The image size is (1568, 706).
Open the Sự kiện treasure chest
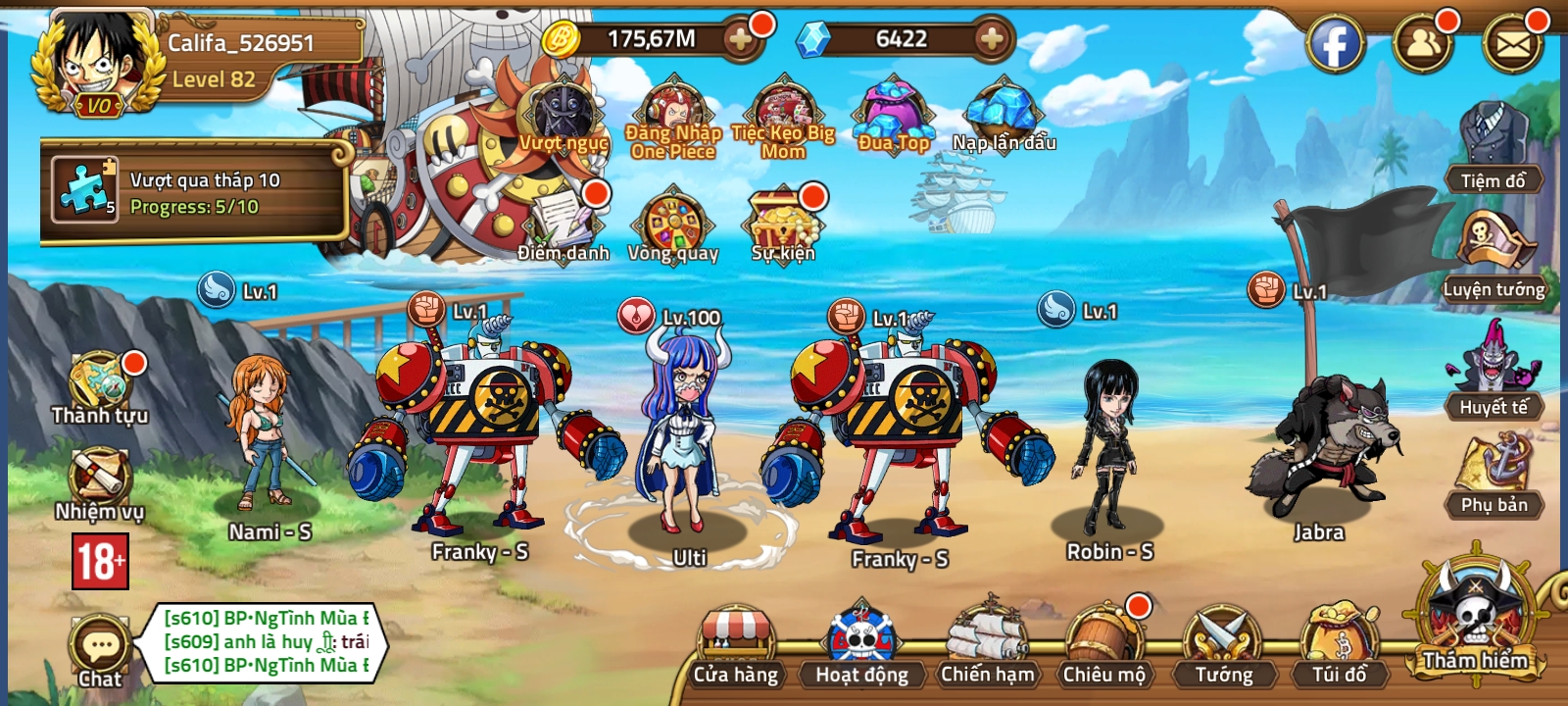point(784,221)
